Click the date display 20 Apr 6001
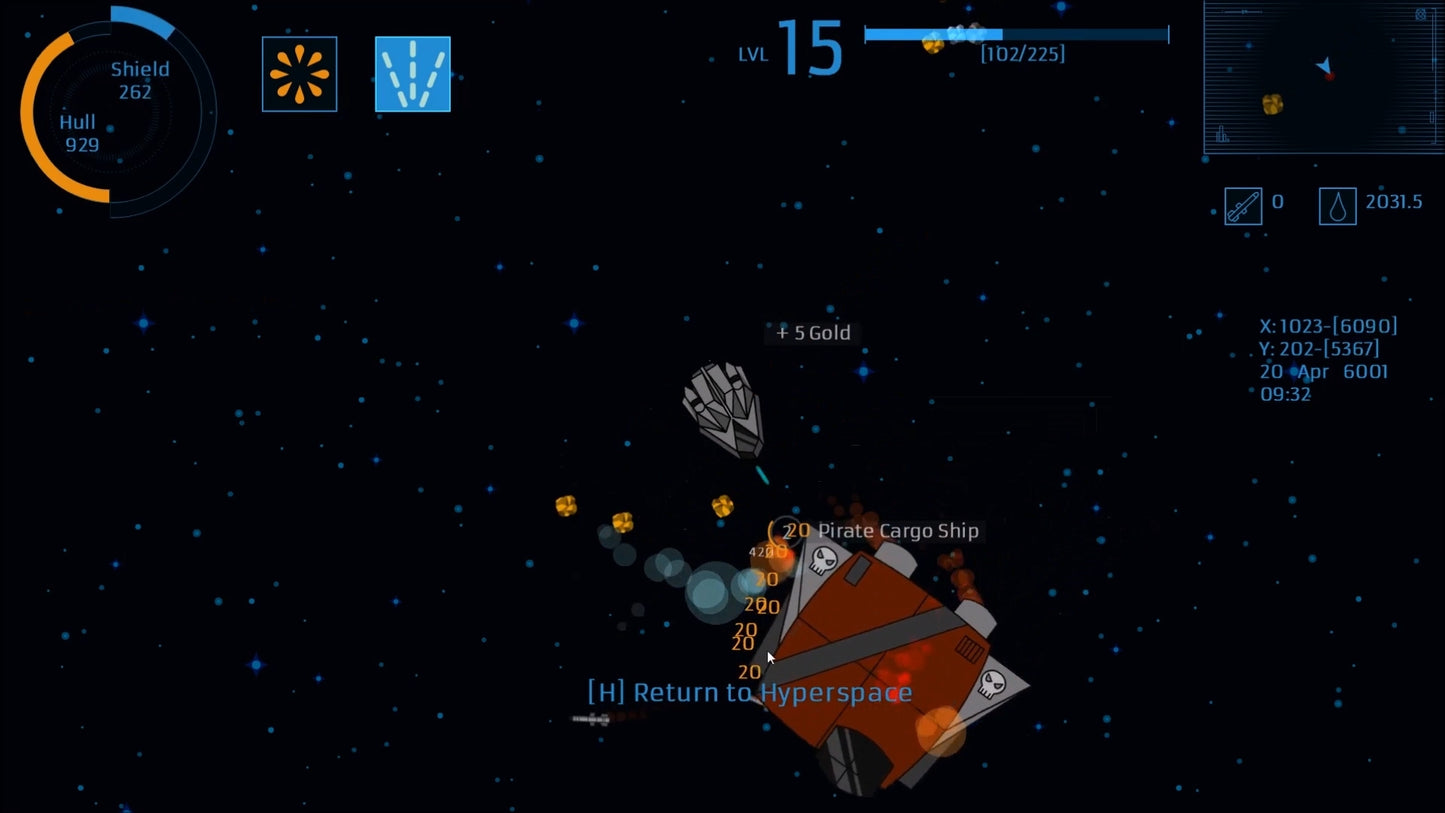This screenshot has height=813, width=1445. (x=1325, y=371)
